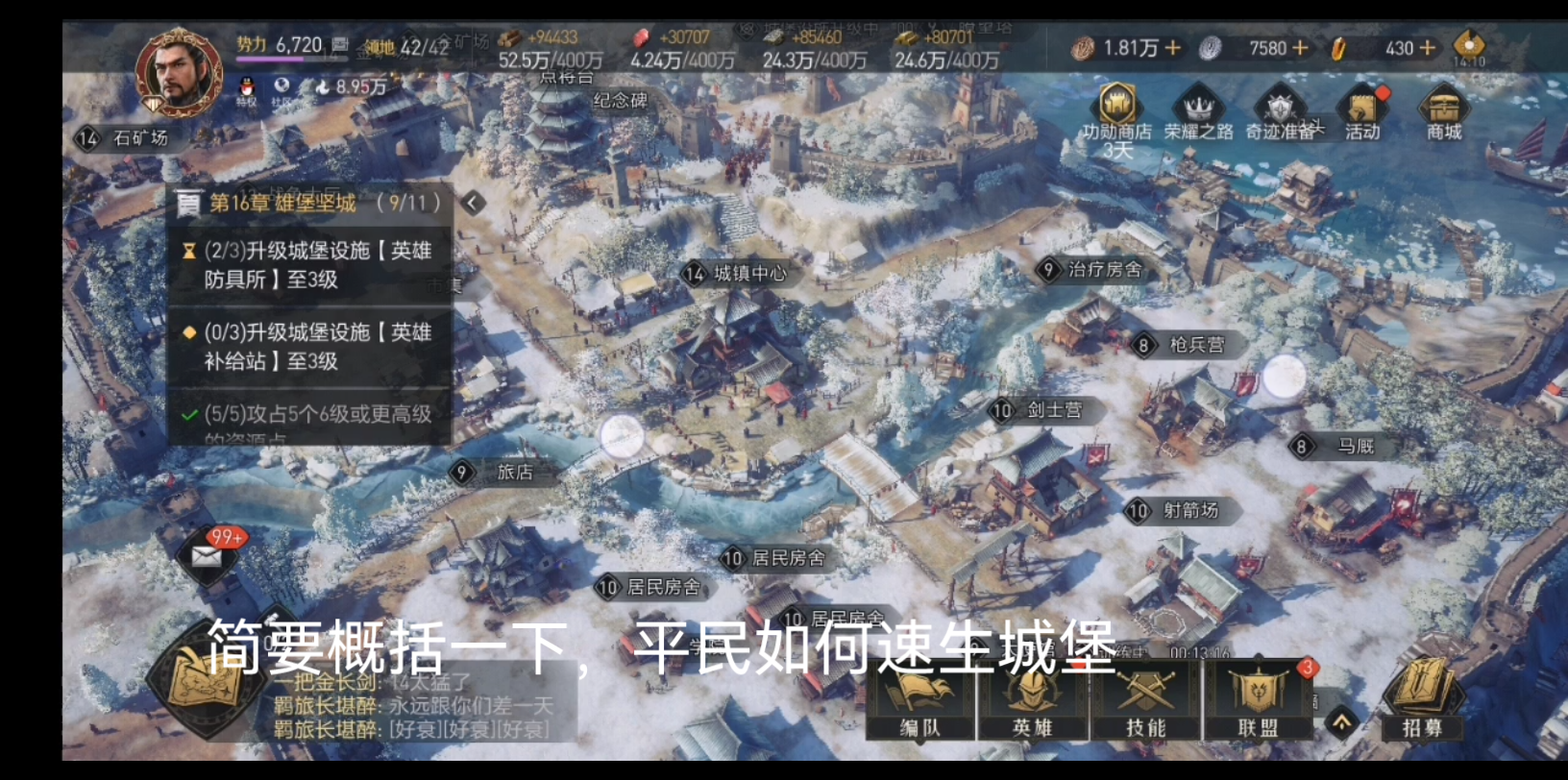Open the Mall (商城)

1445,108
